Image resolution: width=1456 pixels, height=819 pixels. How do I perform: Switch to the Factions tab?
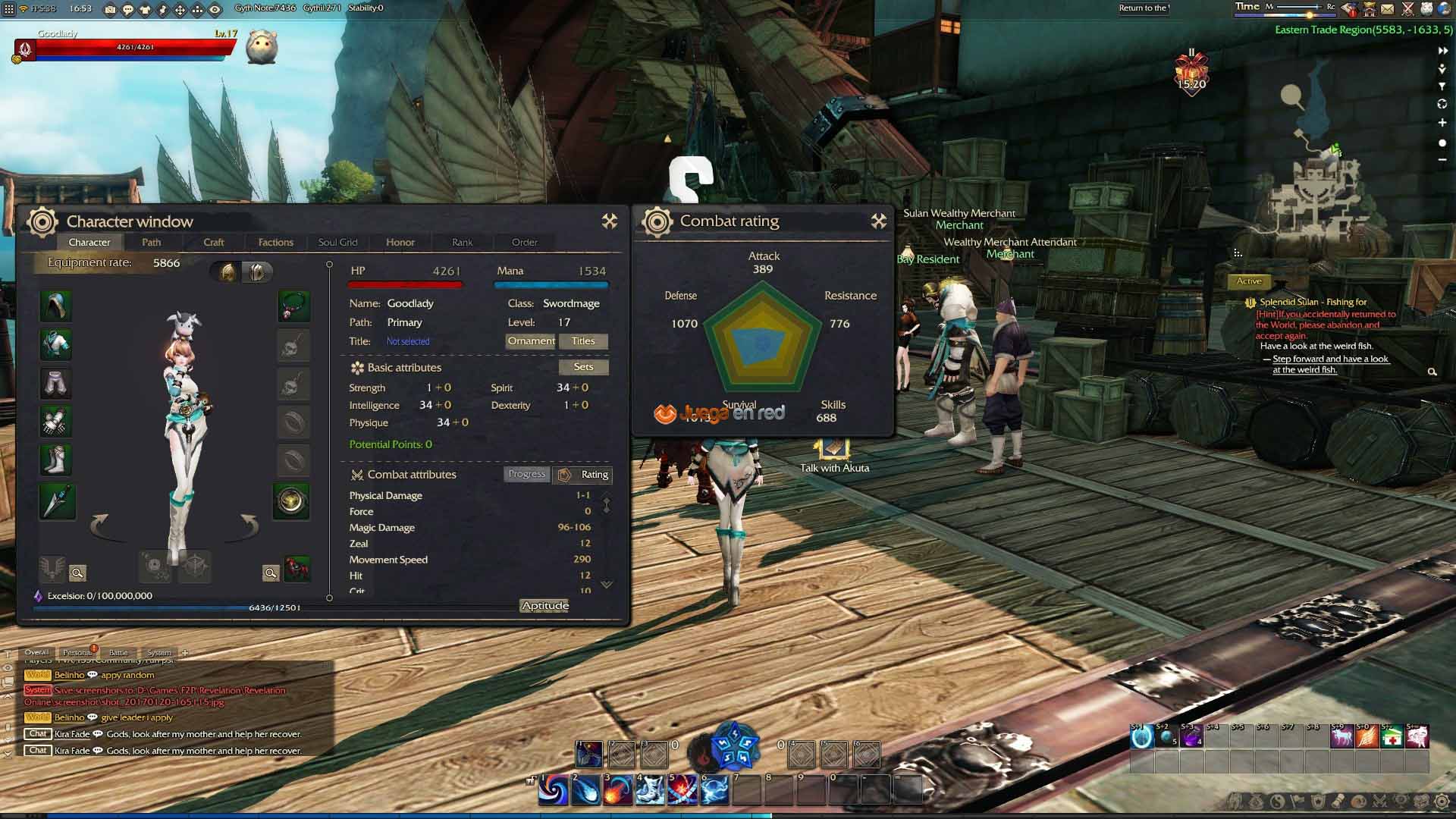pyautogui.click(x=275, y=242)
